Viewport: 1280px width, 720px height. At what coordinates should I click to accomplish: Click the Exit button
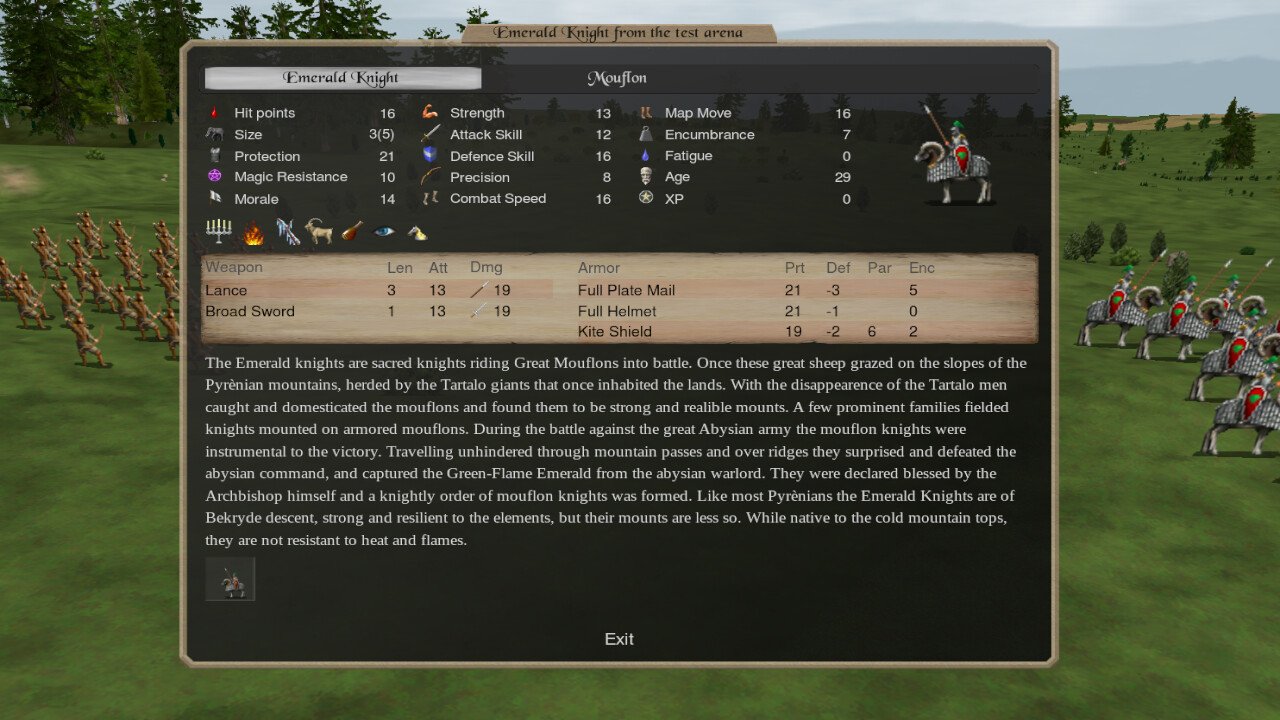pyautogui.click(x=619, y=638)
